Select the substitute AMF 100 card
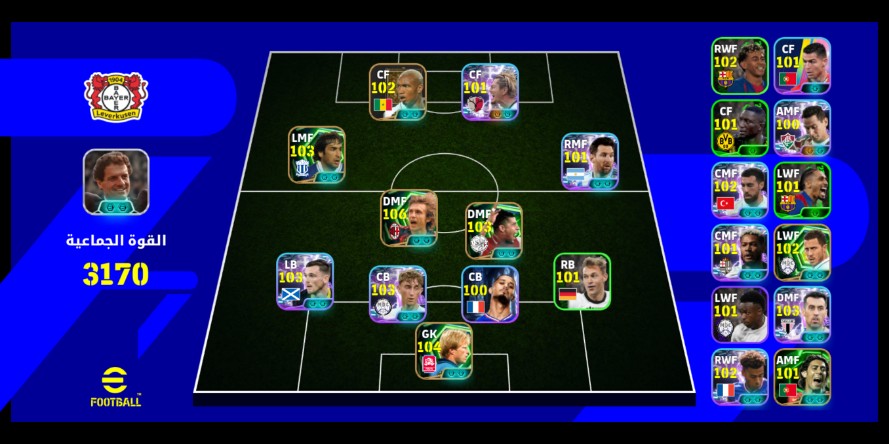 [x=801, y=128]
